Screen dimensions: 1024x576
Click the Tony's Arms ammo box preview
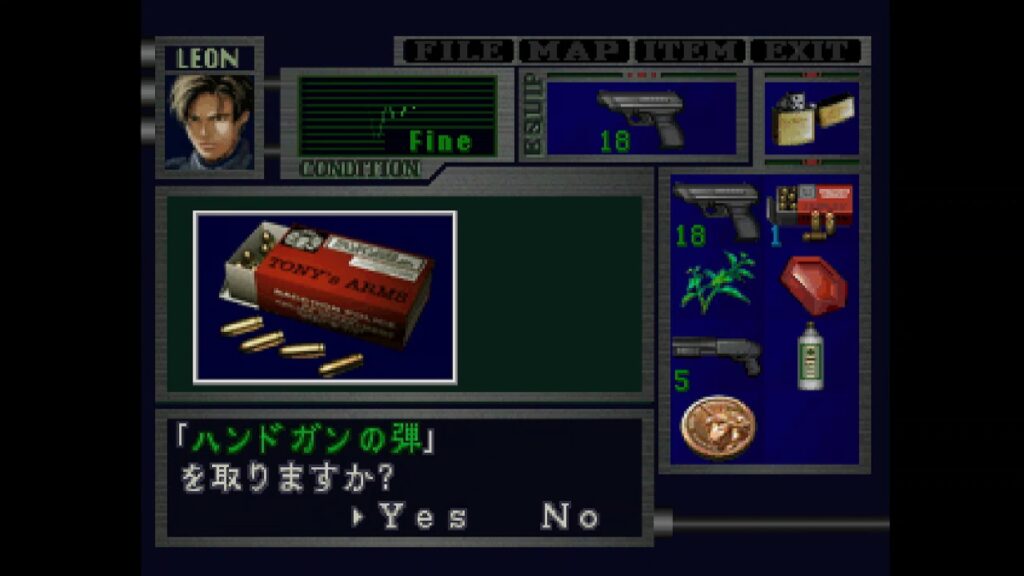tap(325, 297)
